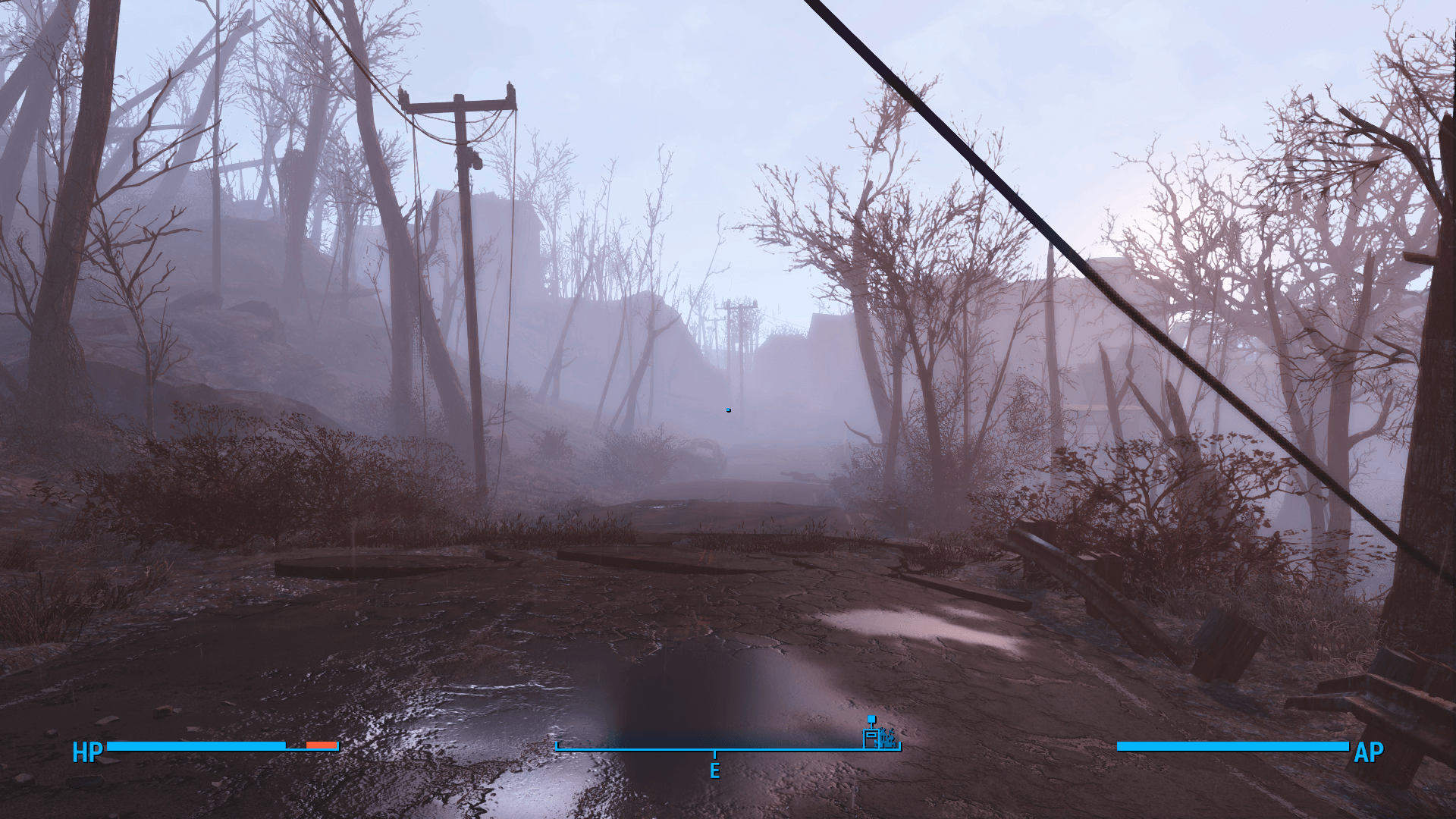This screenshot has height=819, width=1456.
Task: Click the E direction marker on the compass
Action: coord(715,771)
